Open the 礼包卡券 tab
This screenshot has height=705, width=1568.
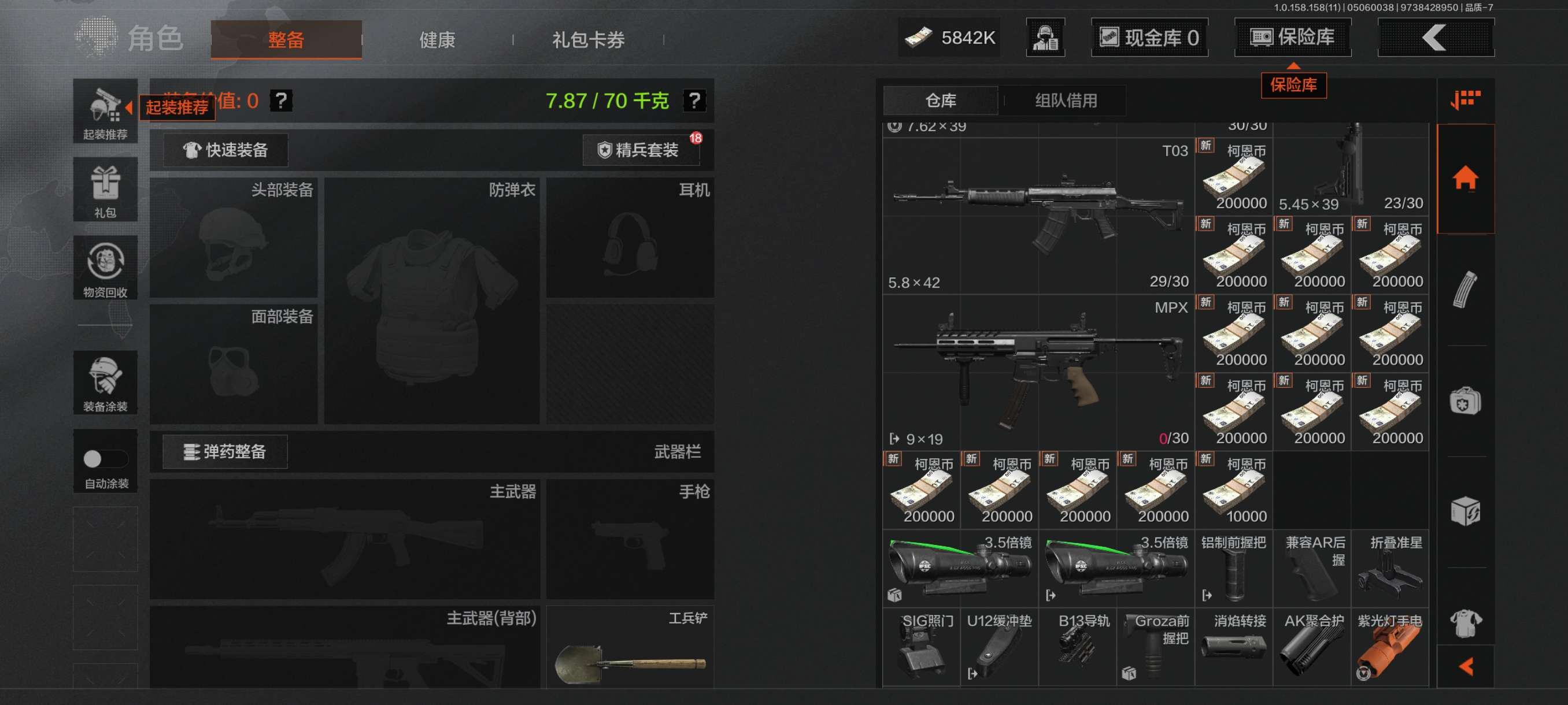point(587,40)
